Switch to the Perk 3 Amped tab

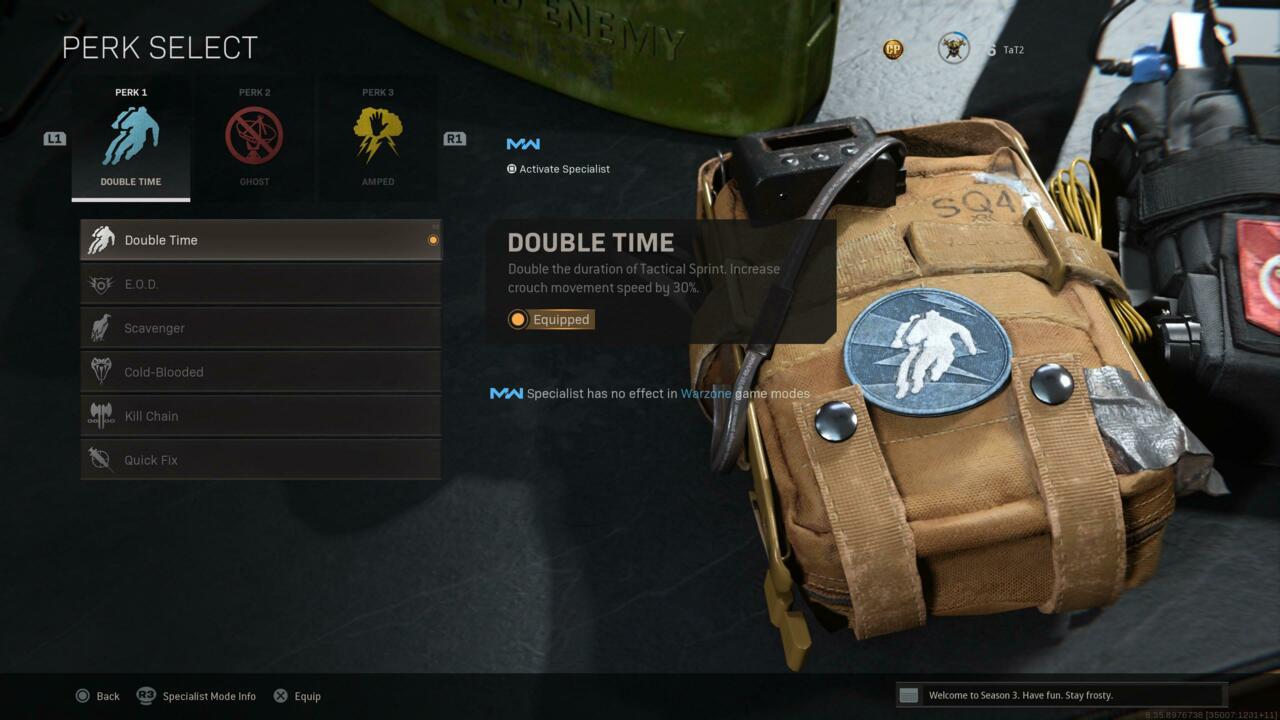point(378,139)
